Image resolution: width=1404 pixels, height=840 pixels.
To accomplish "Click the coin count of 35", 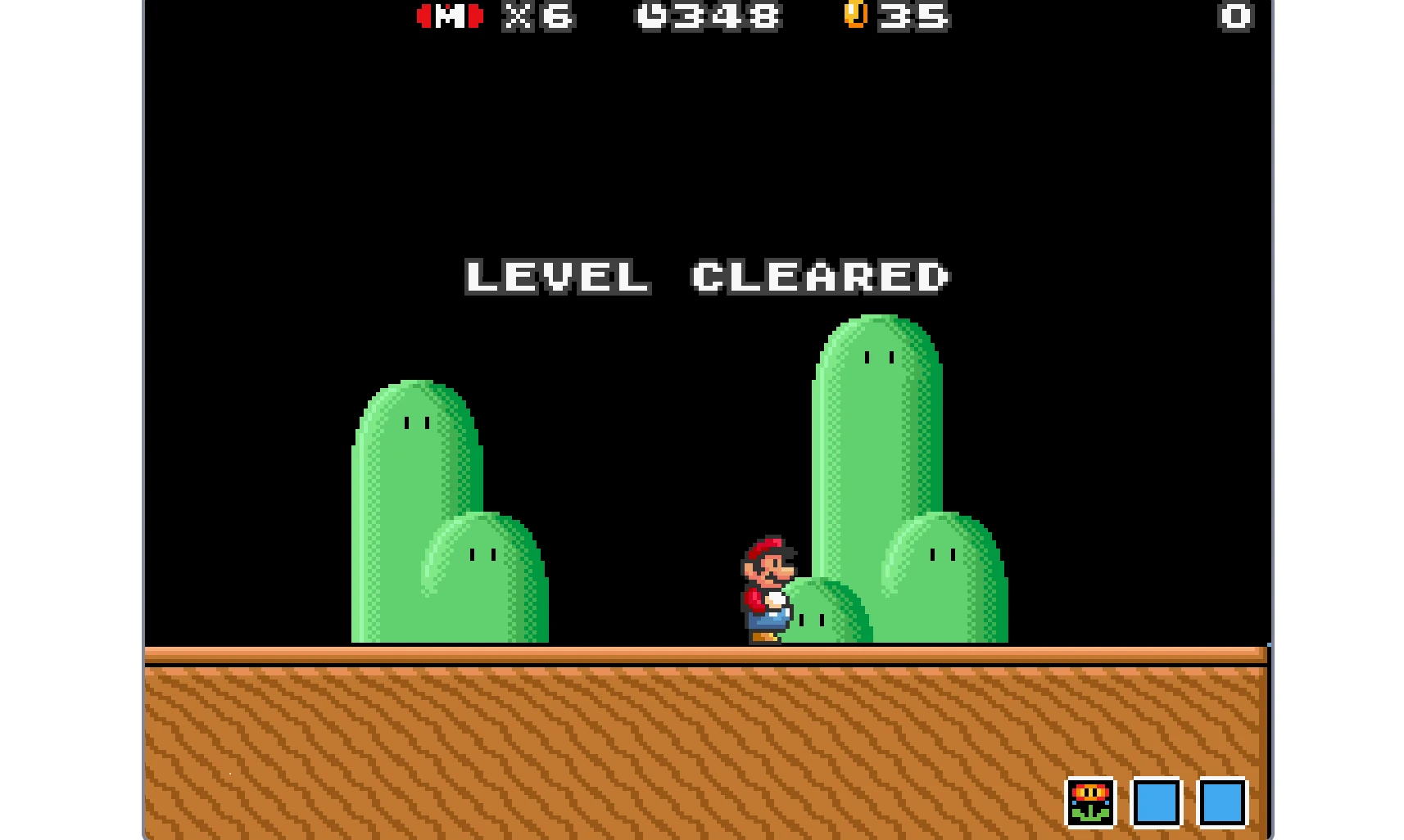I will click(x=913, y=15).
